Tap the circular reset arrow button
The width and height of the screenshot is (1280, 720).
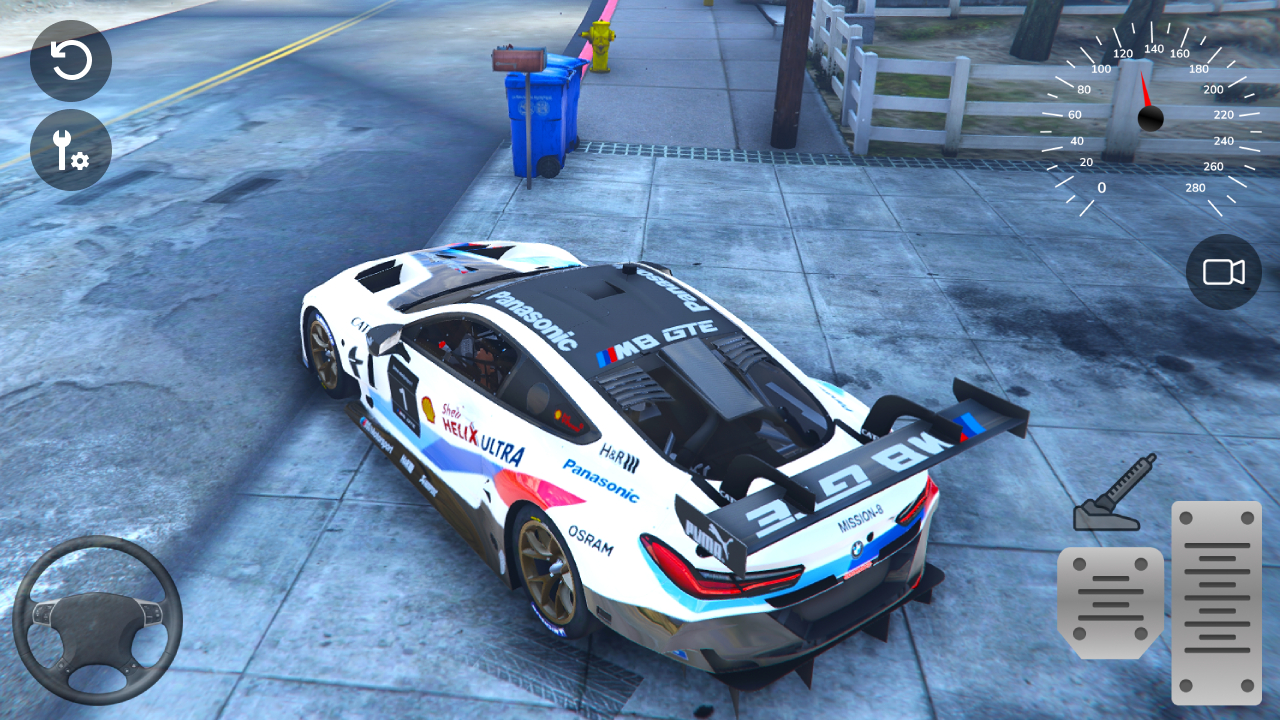point(71,61)
